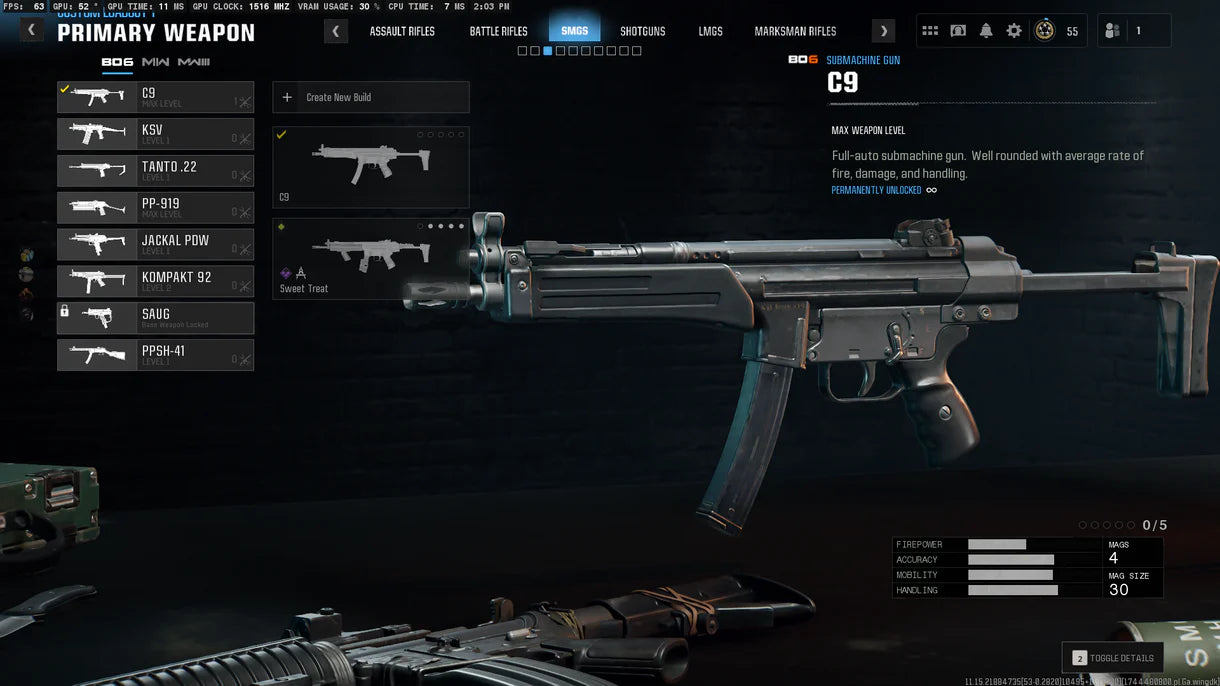Switch to the Shotguns tab
1220x686 pixels.
pyautogui.click(x=642, y=31)
